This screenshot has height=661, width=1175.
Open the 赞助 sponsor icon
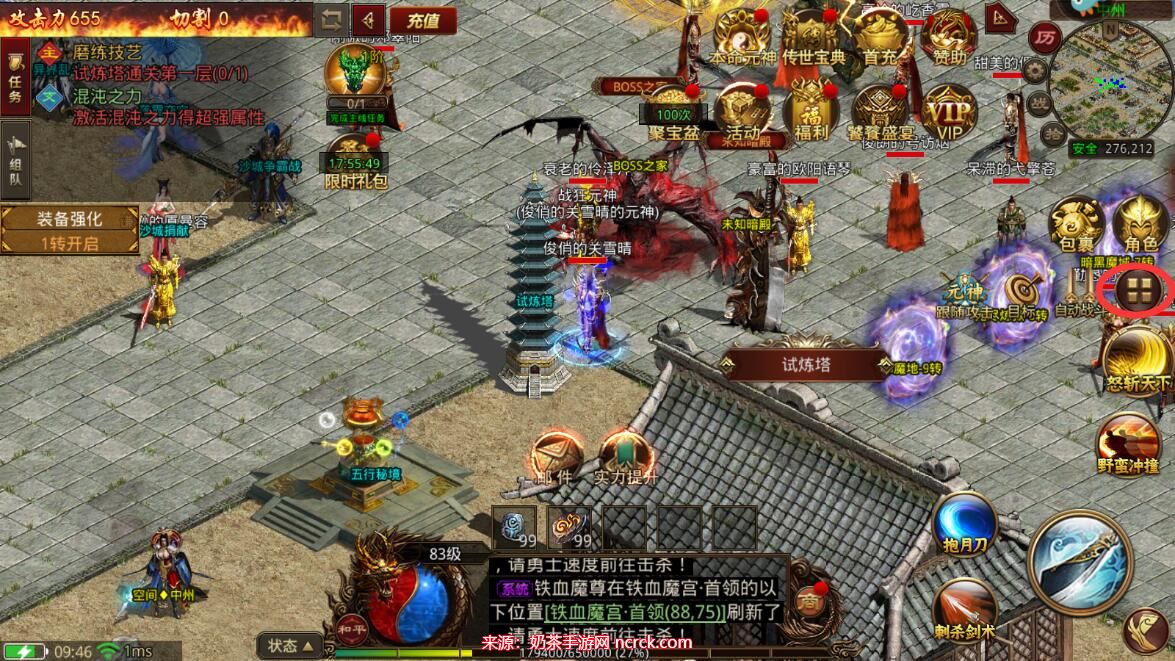point(950,37)
